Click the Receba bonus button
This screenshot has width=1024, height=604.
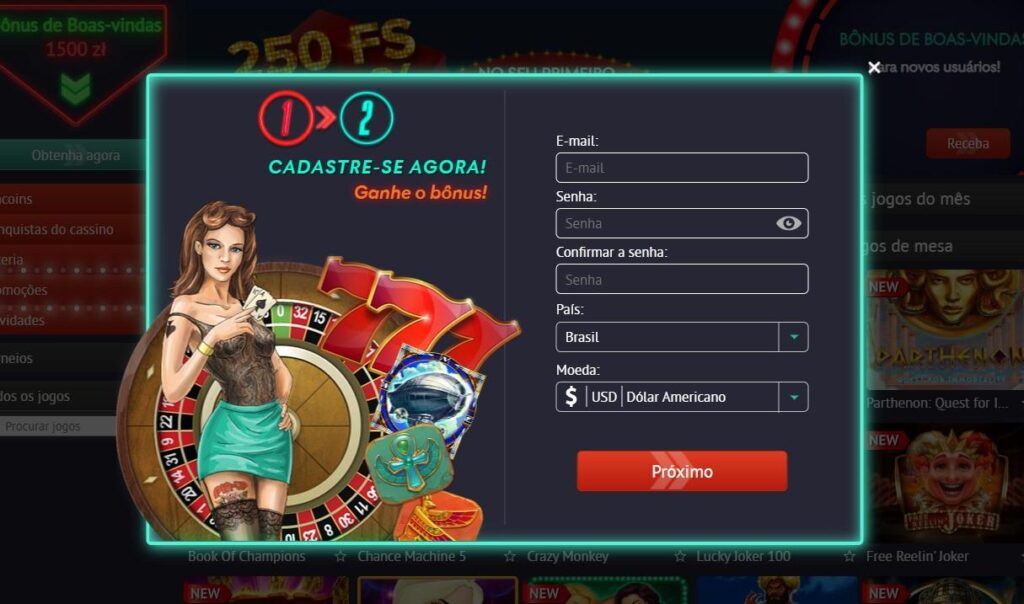pos(967,143)
